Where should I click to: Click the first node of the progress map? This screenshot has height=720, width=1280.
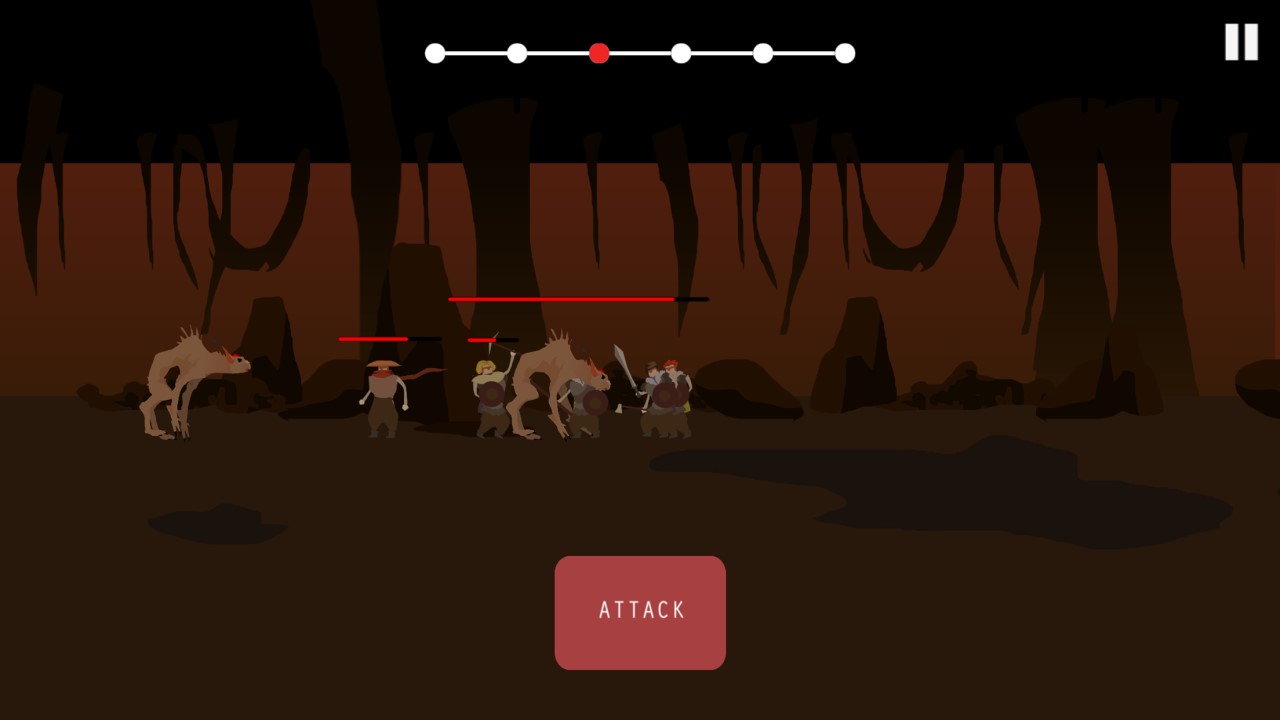(x=435, y=53)
